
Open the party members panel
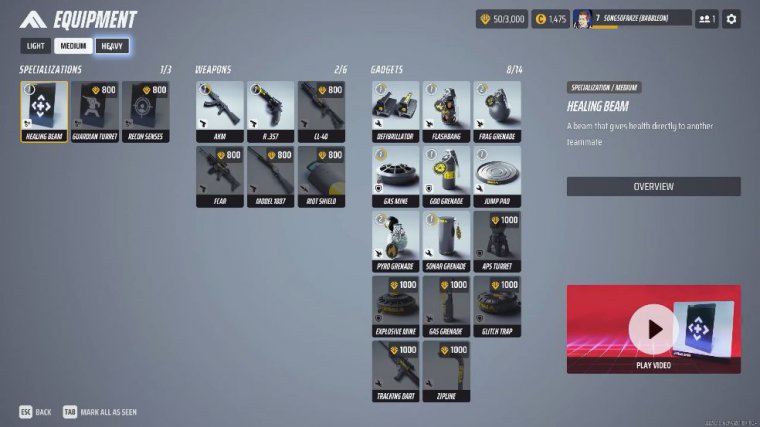[706, 18]
